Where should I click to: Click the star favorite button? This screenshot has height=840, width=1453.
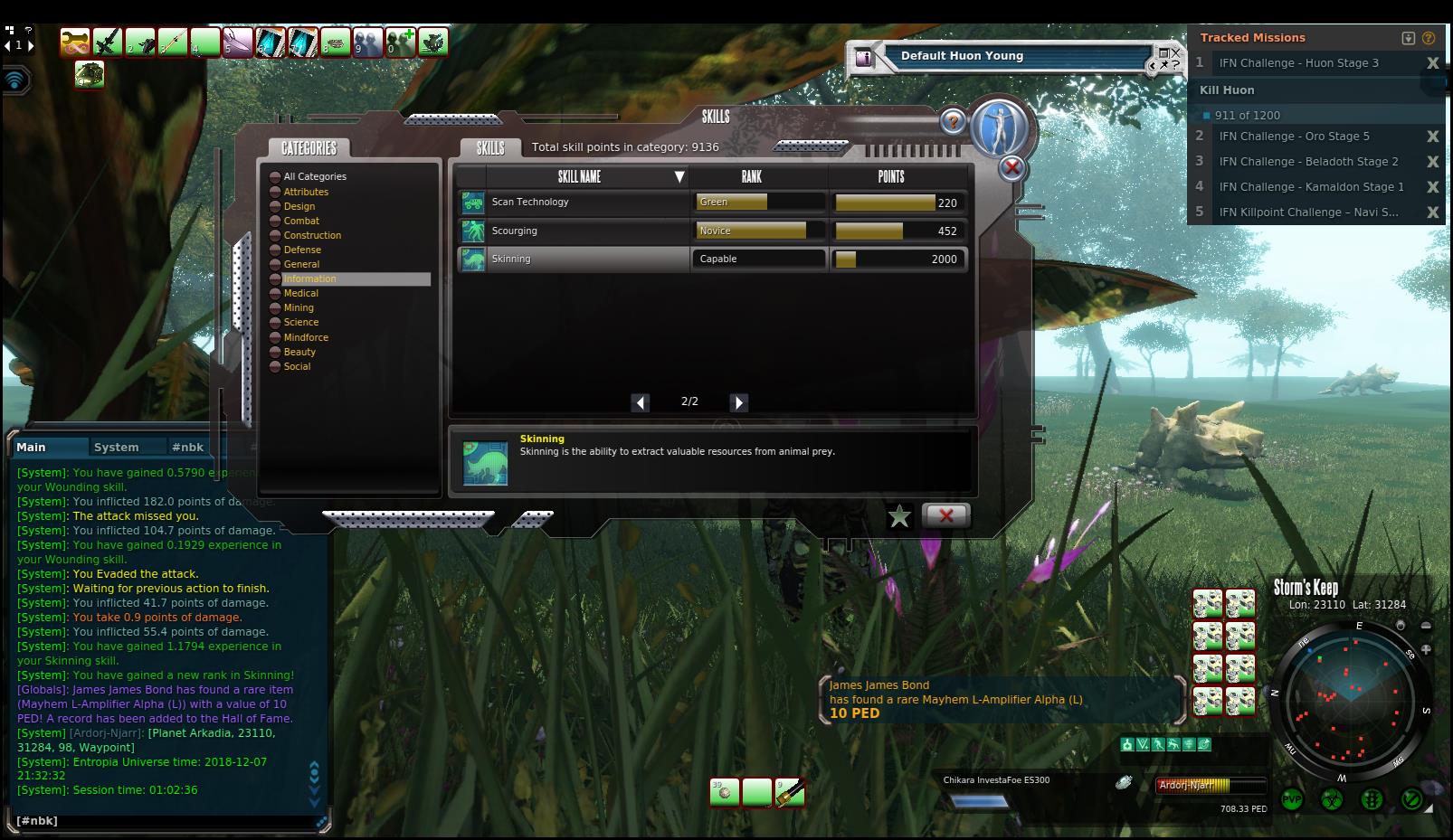899,516
